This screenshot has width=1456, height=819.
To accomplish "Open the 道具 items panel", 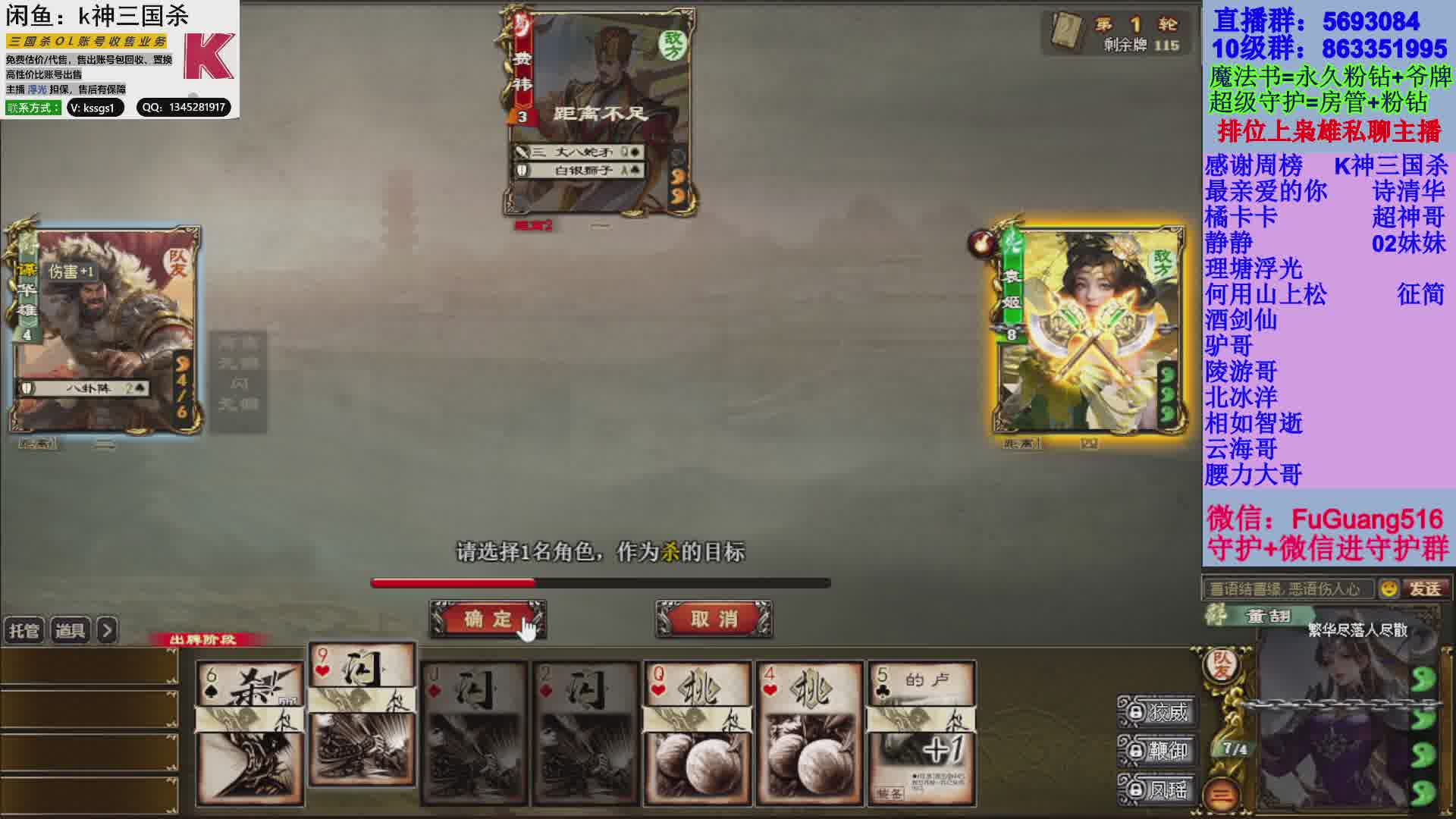I will coord(71,631).
